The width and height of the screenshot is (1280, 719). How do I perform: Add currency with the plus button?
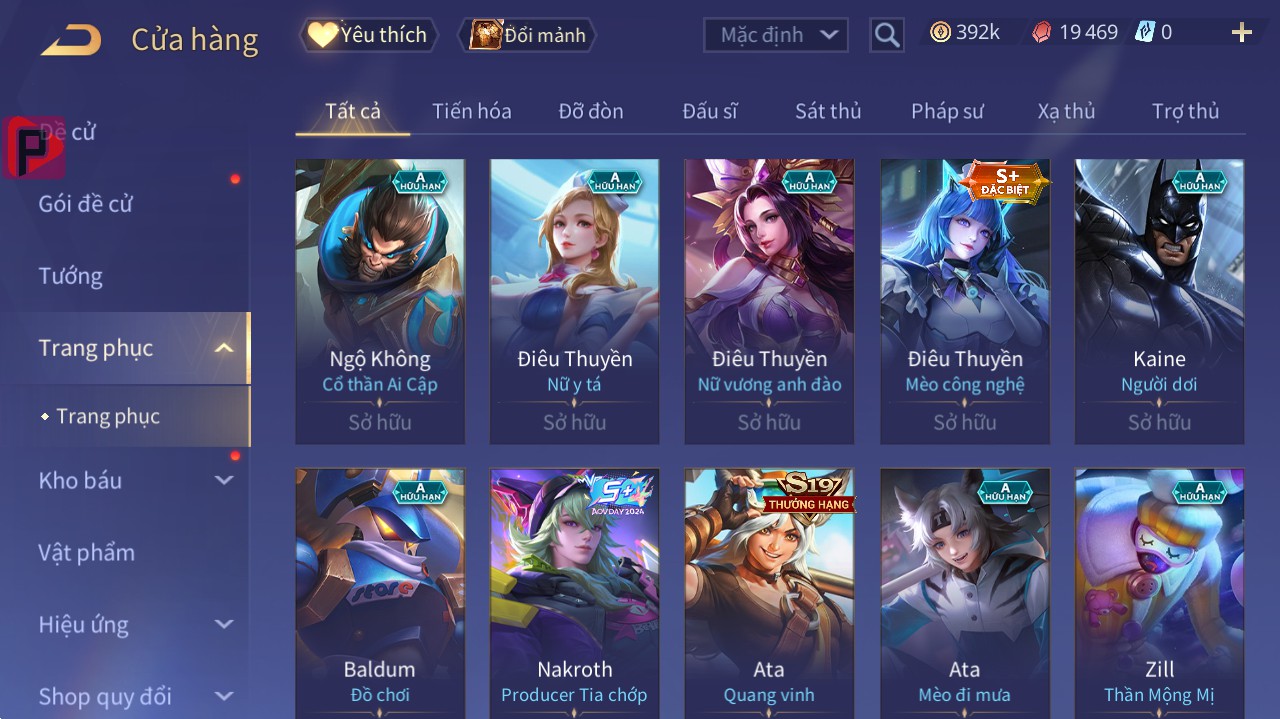pyautogui.click(x=1241, y=33)
